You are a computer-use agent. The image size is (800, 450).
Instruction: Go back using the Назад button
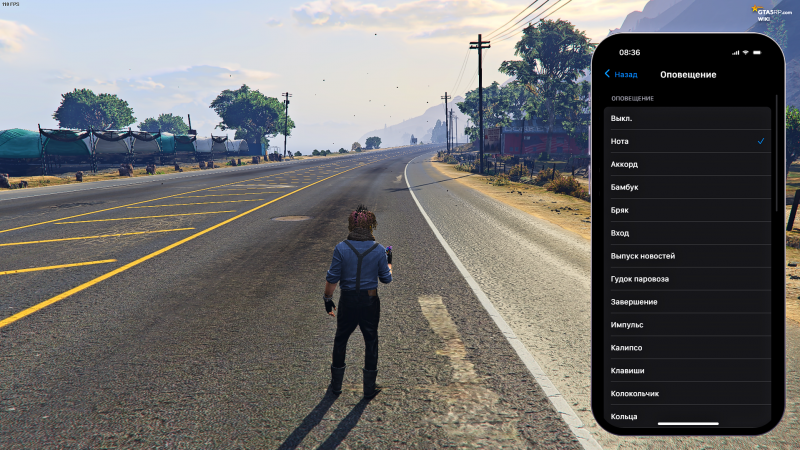[621, 74]
